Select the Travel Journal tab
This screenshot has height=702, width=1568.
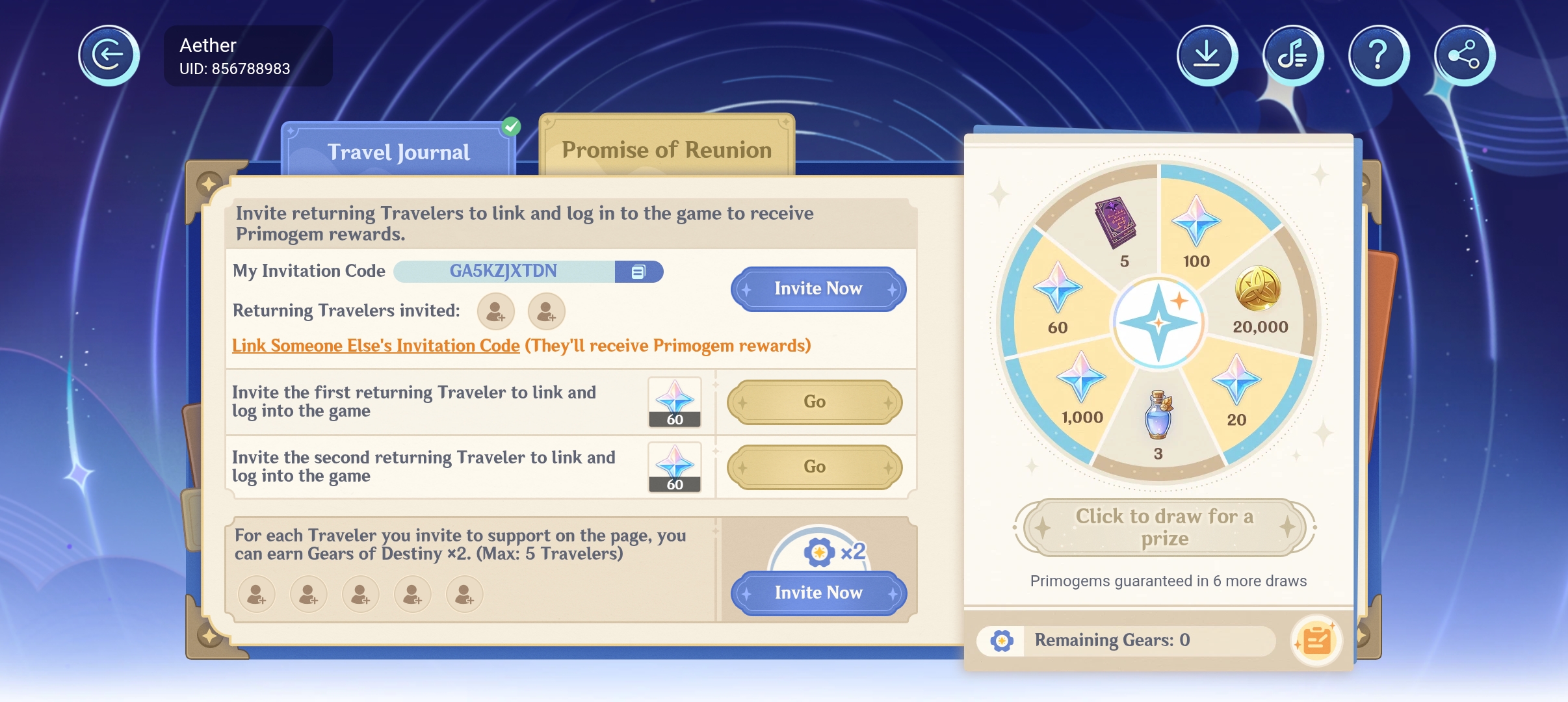399,151
